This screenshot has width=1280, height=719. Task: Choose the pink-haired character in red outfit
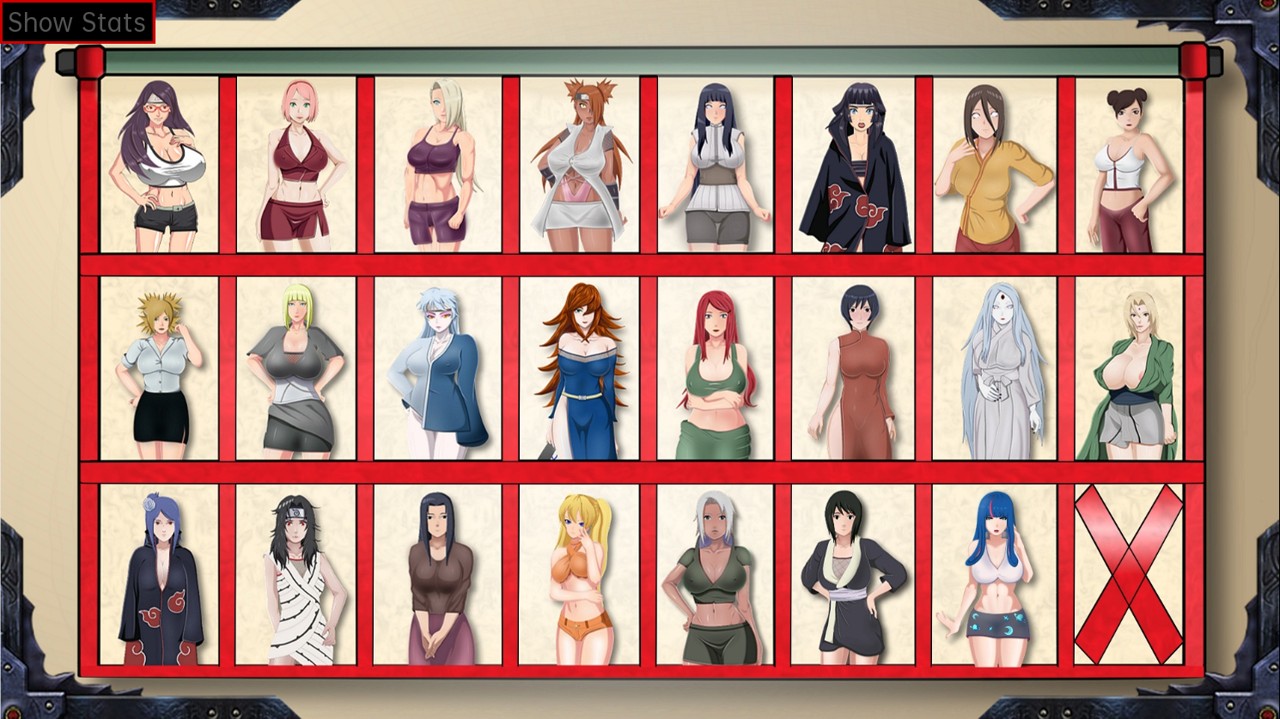[296, 165]
